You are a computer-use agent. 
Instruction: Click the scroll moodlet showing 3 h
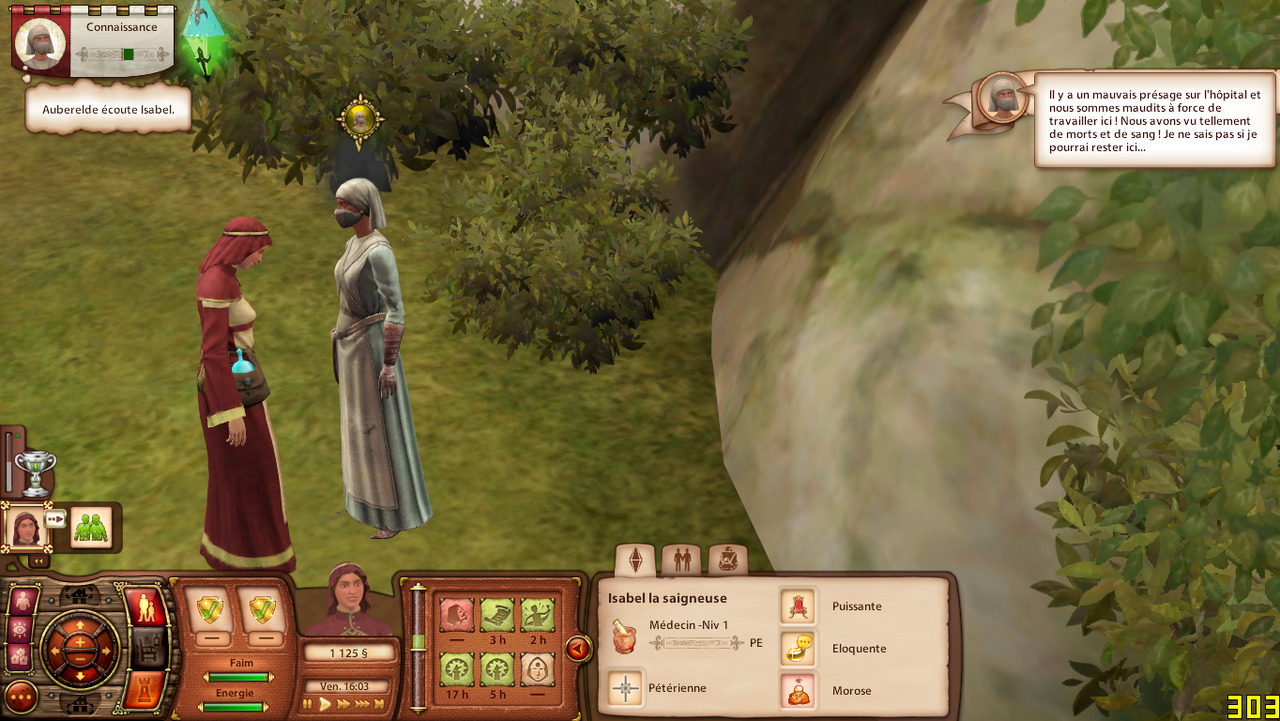click(497, 615)
